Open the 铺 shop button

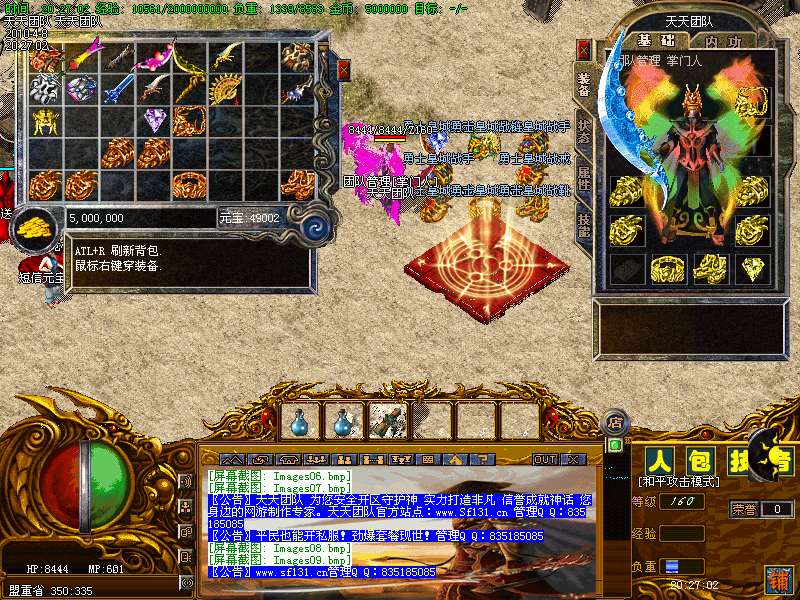point(777,578)
